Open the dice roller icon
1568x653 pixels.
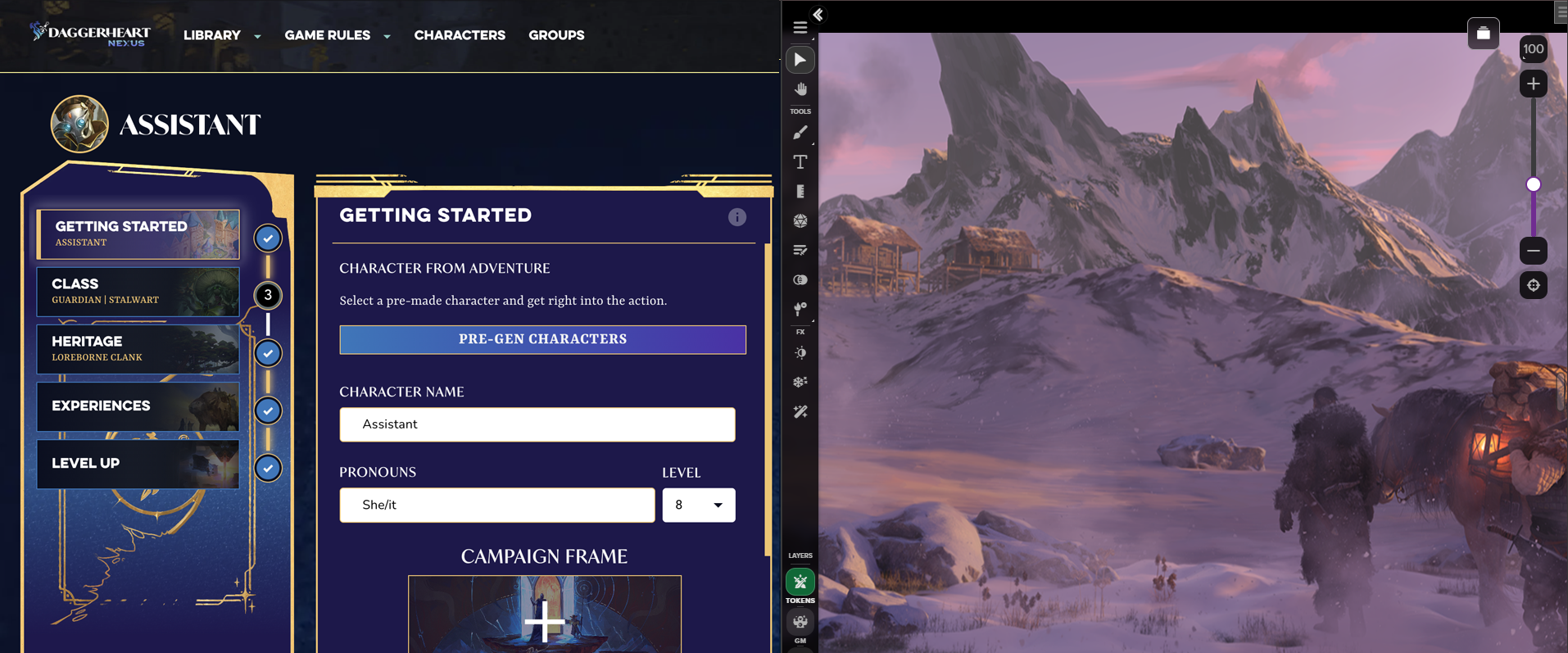pos(800,220)
